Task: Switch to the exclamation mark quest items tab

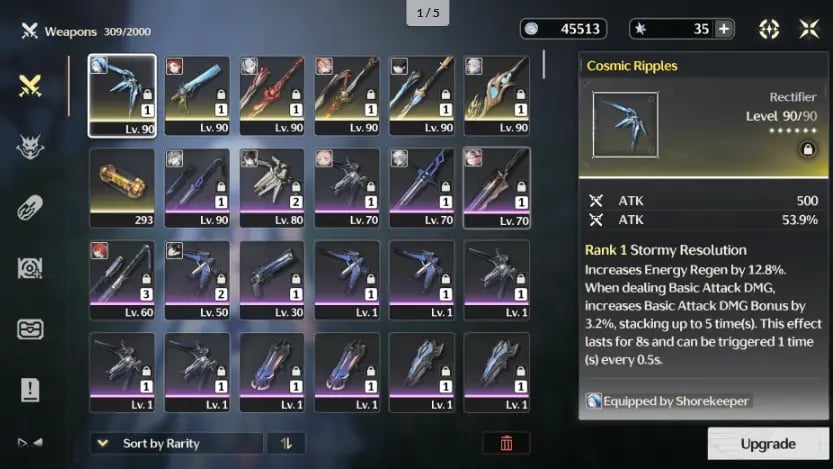Action: pos(30,388)
